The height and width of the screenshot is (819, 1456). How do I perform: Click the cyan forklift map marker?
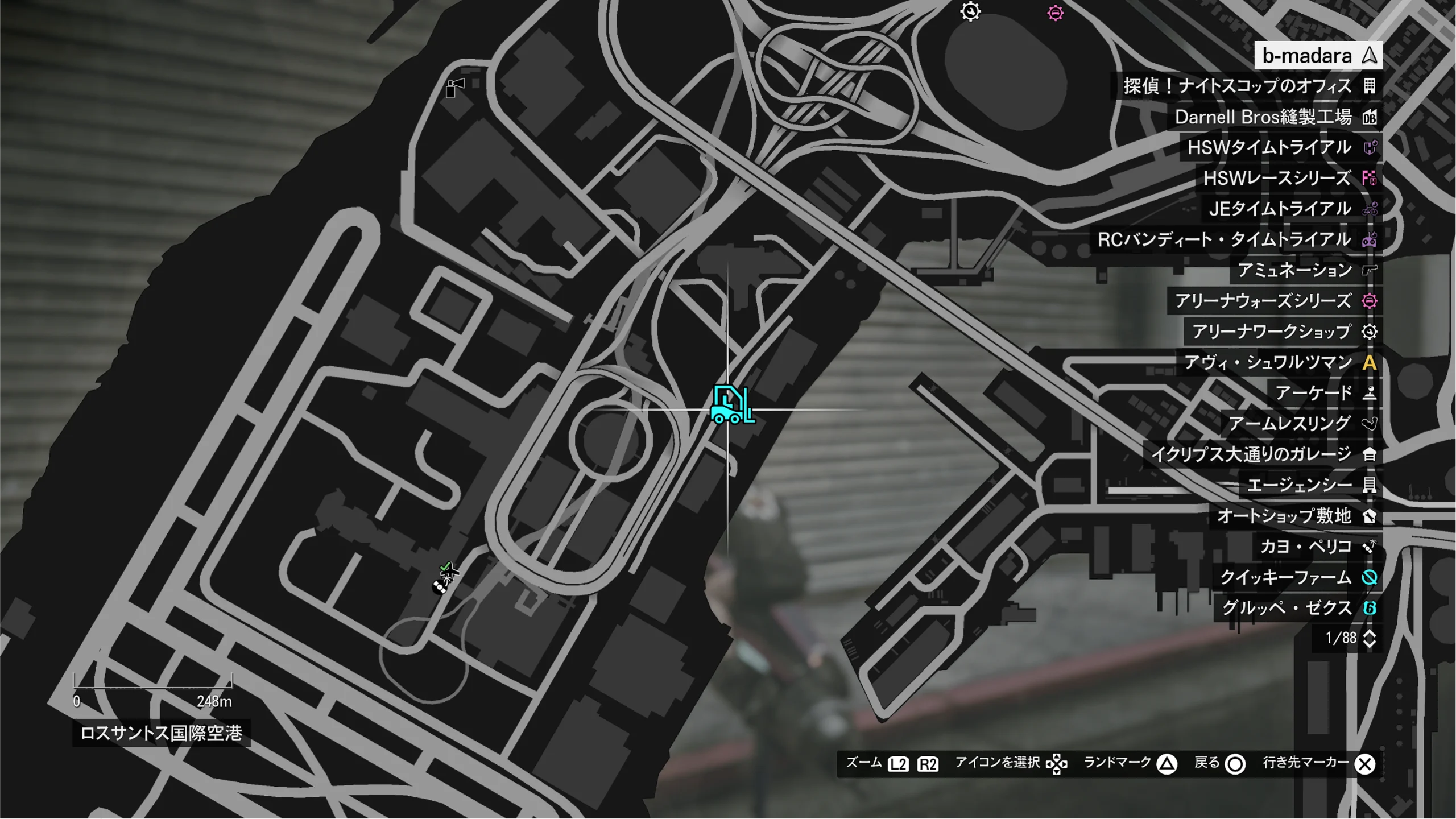[x=732, y=405]
